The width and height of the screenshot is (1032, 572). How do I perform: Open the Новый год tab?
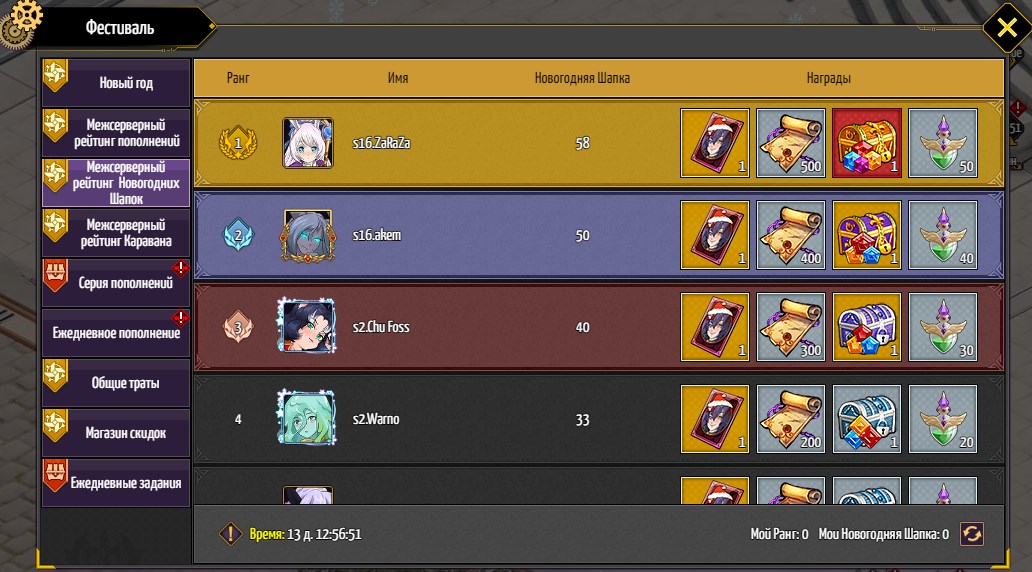click(116, 82)
